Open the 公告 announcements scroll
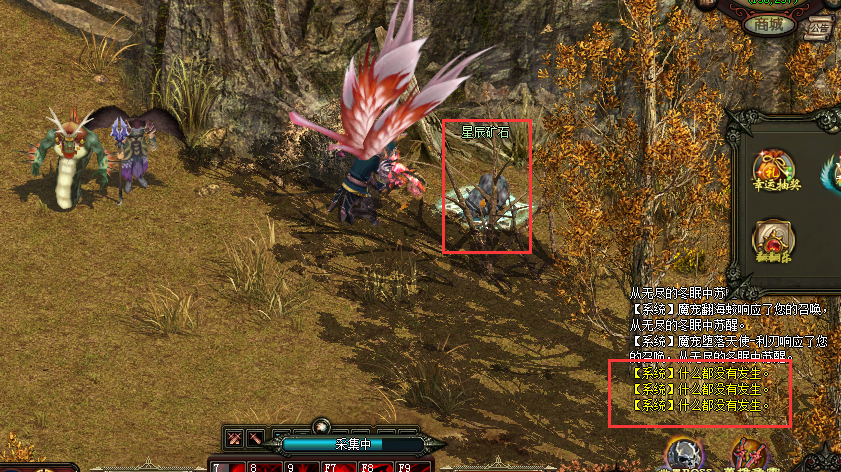 (x=820, y=27)
